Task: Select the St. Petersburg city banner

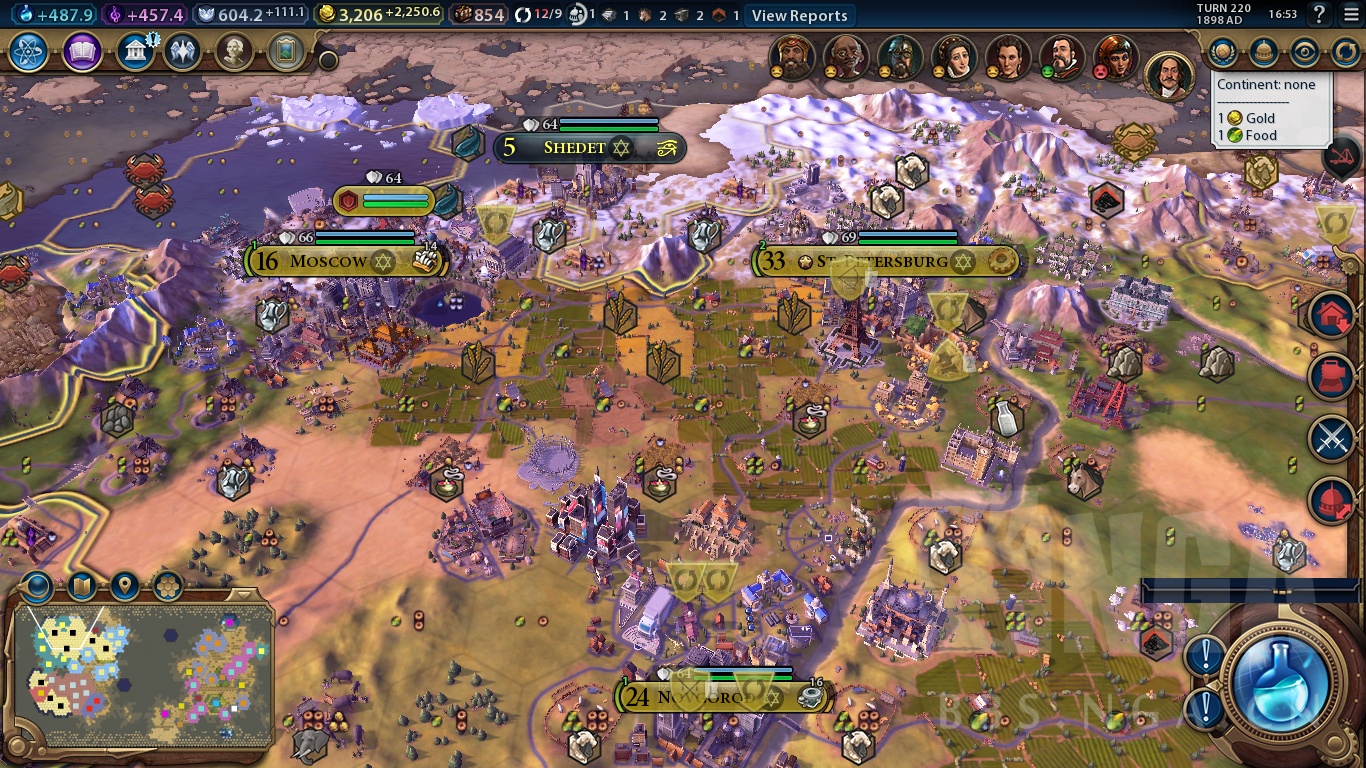Action: (x=882, y=262)
